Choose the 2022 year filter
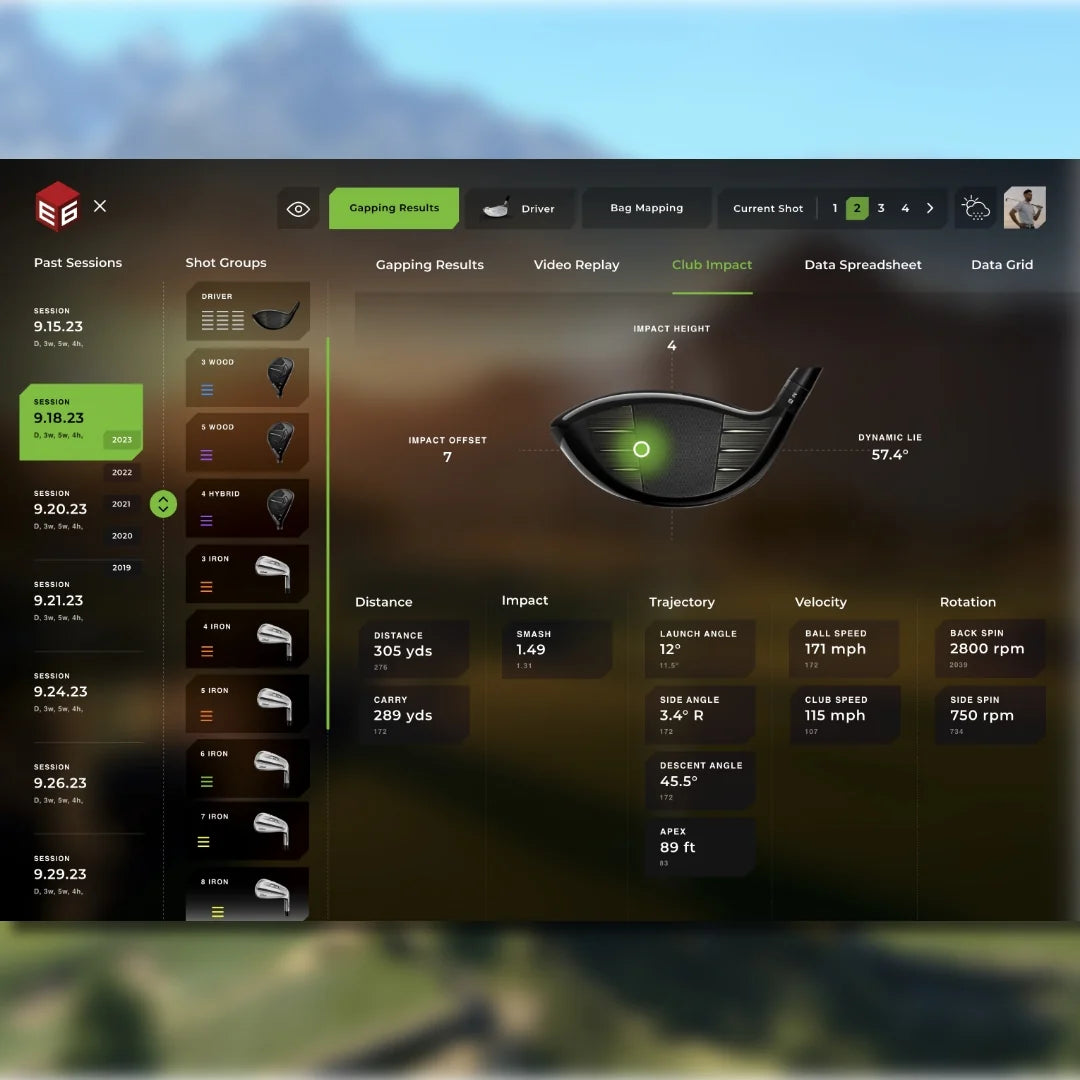1080x1080 pixels. click(x=122, y=472)
